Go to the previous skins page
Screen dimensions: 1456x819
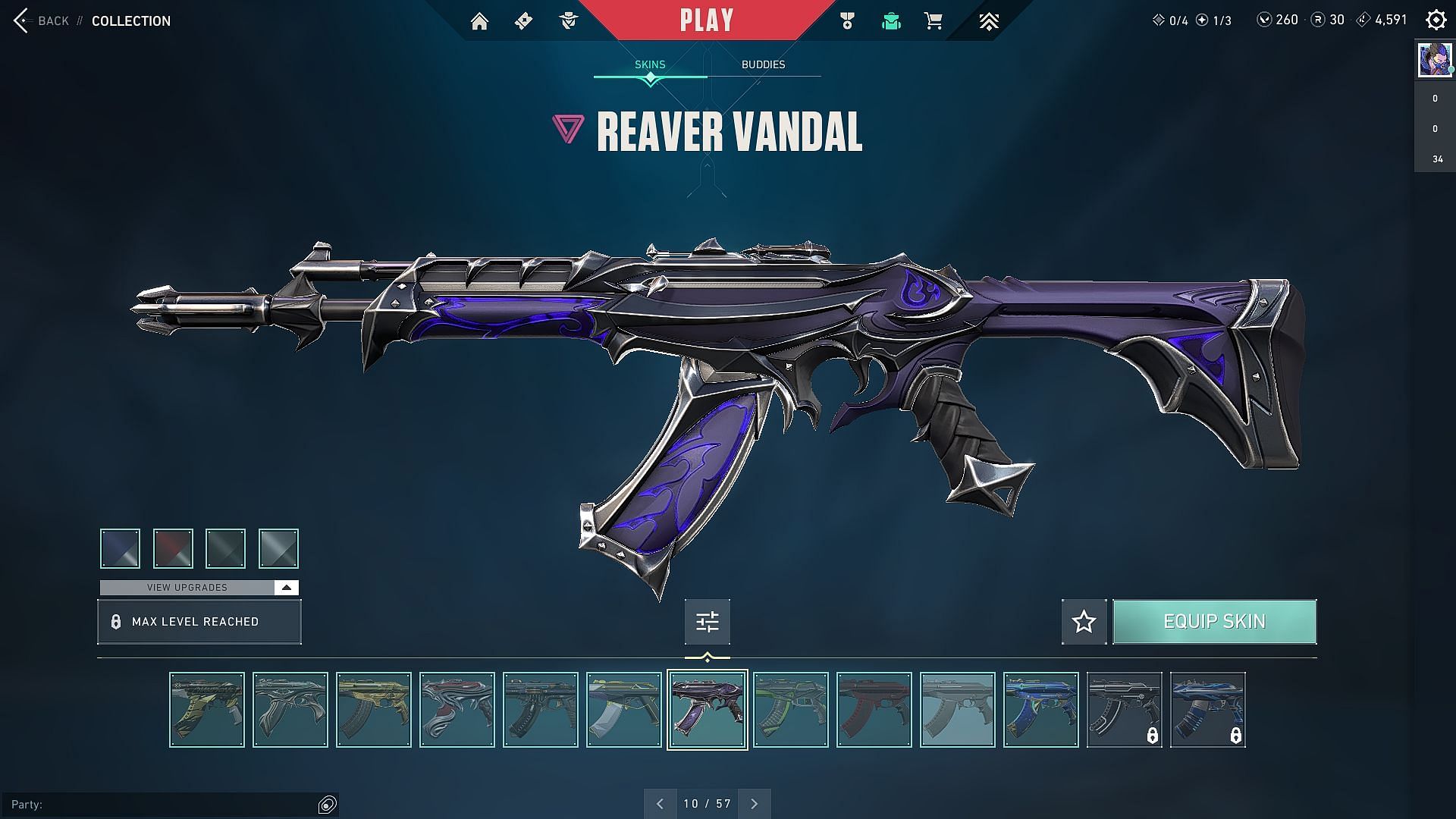(660, 804)
